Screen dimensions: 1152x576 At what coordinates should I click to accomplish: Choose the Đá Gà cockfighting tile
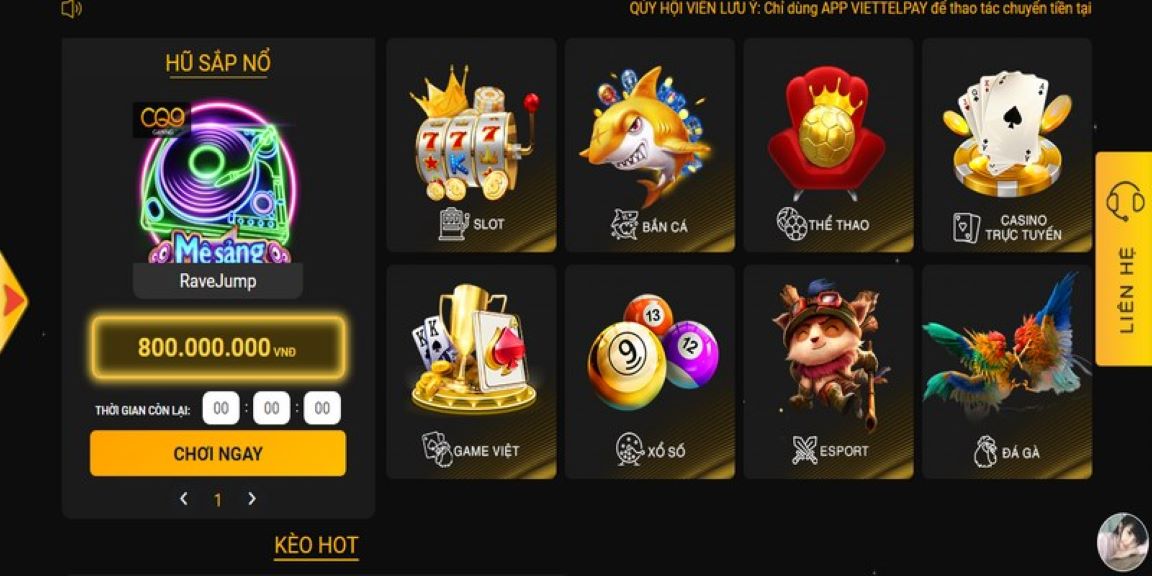click(1006, 372)
